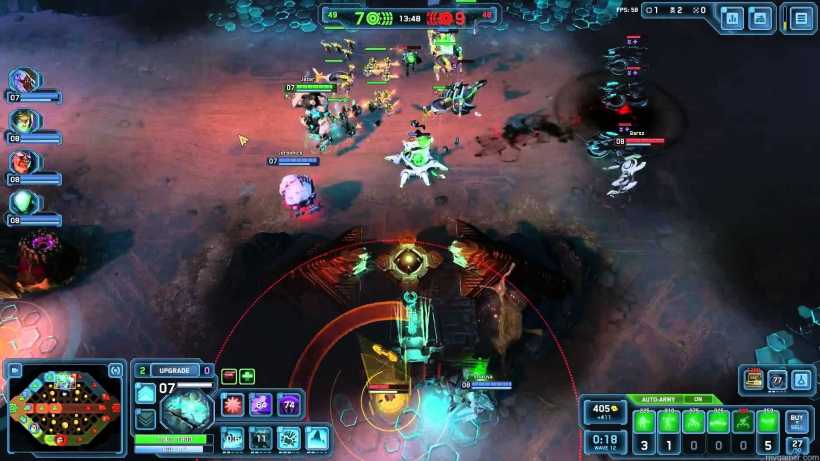Image resolution: width=820 pixels, height=461 pixels.
Task: Activate the red starburst ability
Action: click(x=233, y=403)
